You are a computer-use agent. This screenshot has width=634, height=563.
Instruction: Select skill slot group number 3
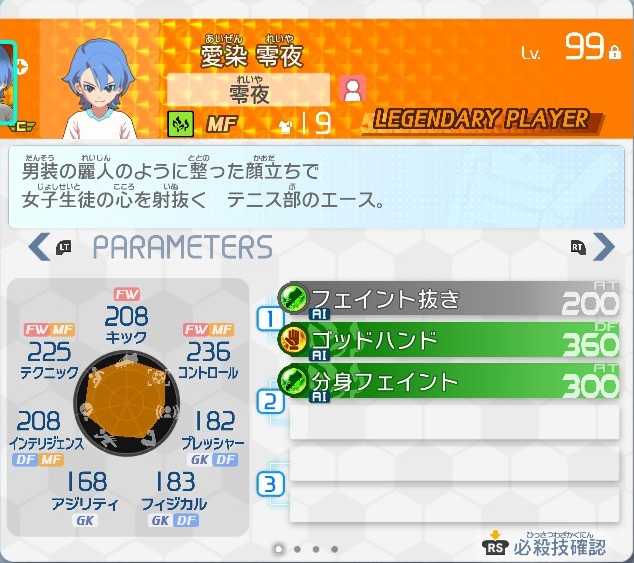269,485
